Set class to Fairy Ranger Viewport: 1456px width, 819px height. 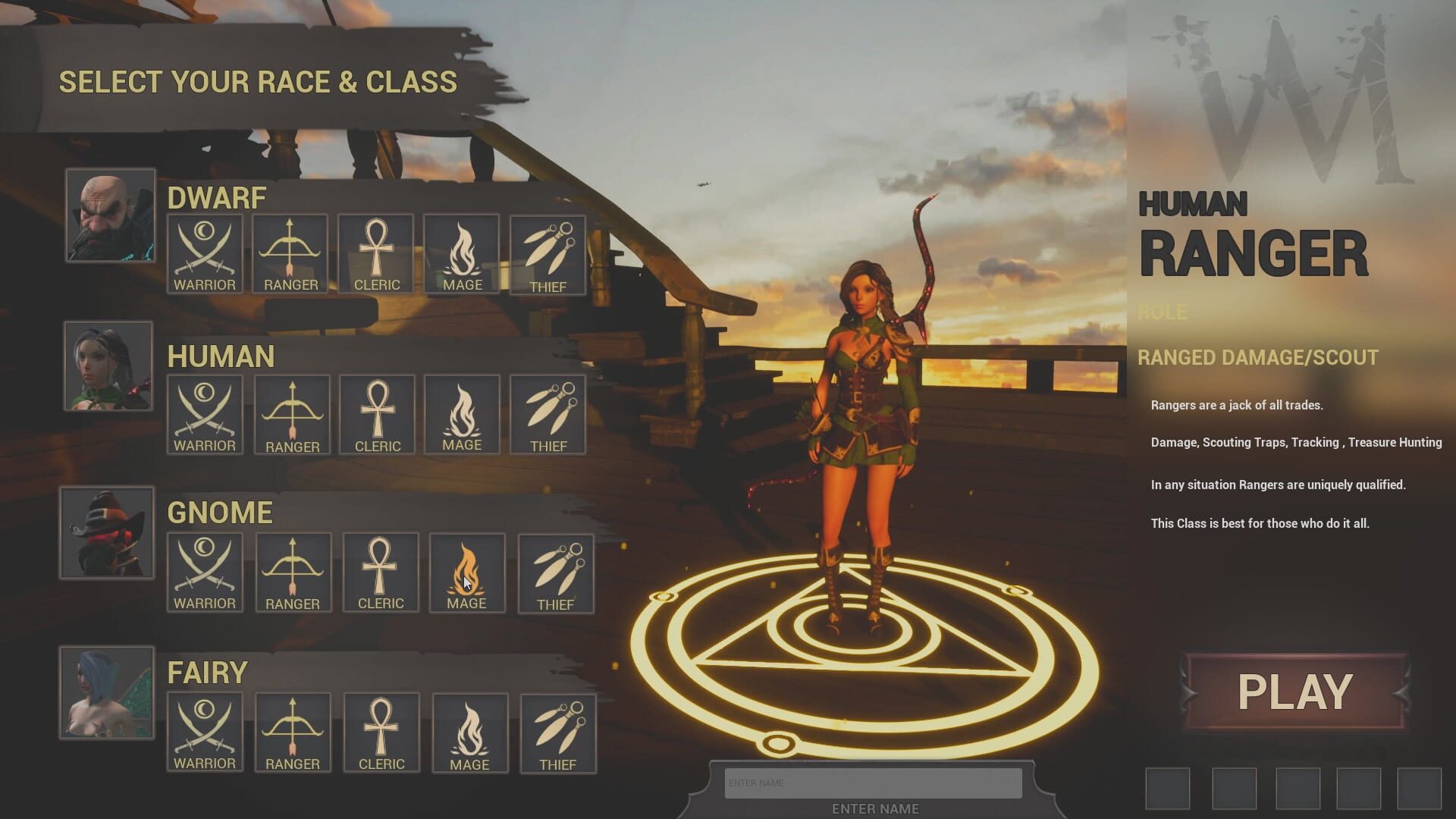[293, 730]
